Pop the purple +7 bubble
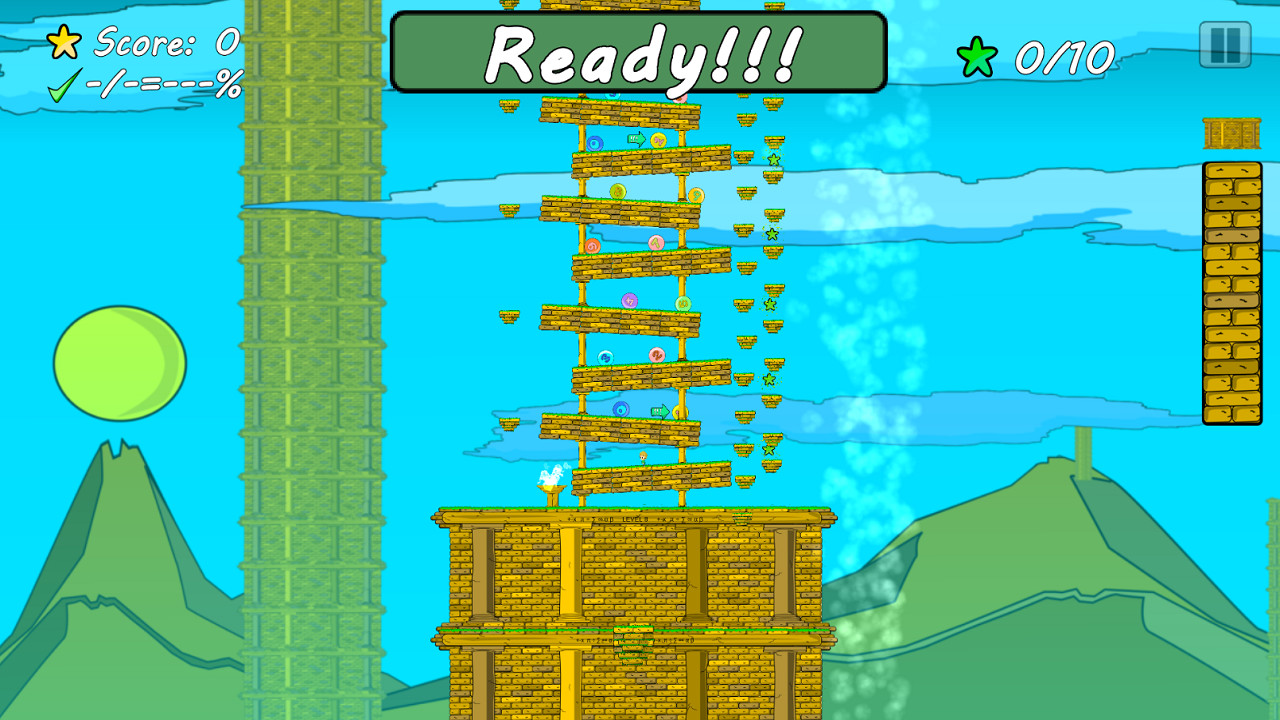Screen dimensions: 1280x720 pyautogui.click(x=630, y=301)
